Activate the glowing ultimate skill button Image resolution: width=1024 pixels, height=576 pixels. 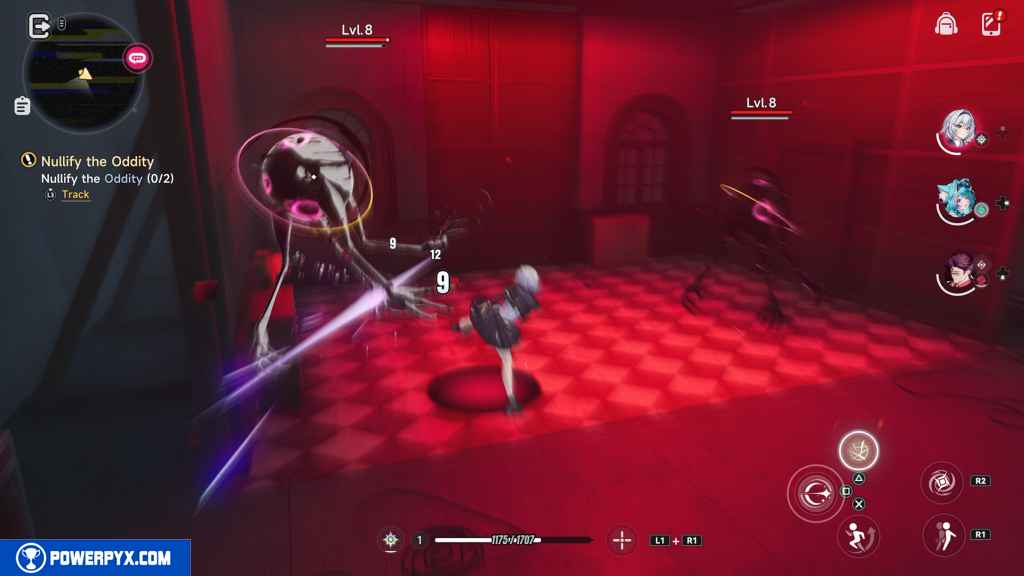tap(858, 450)
